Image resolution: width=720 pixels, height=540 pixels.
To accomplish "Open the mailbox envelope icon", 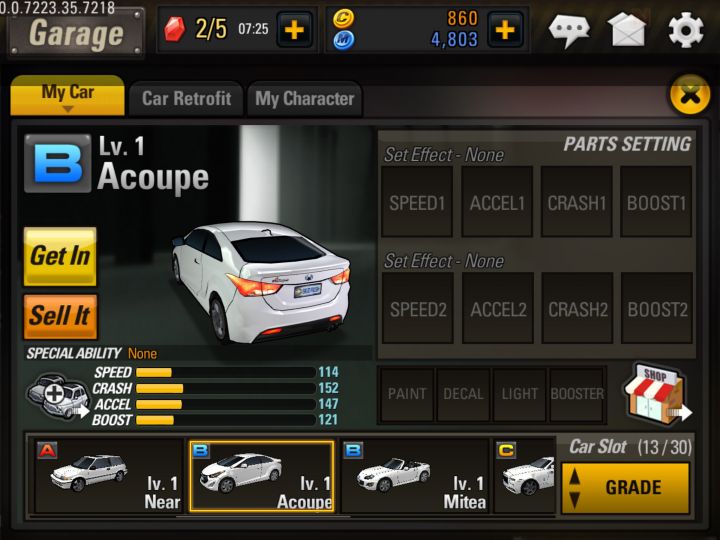I will 627,30.
